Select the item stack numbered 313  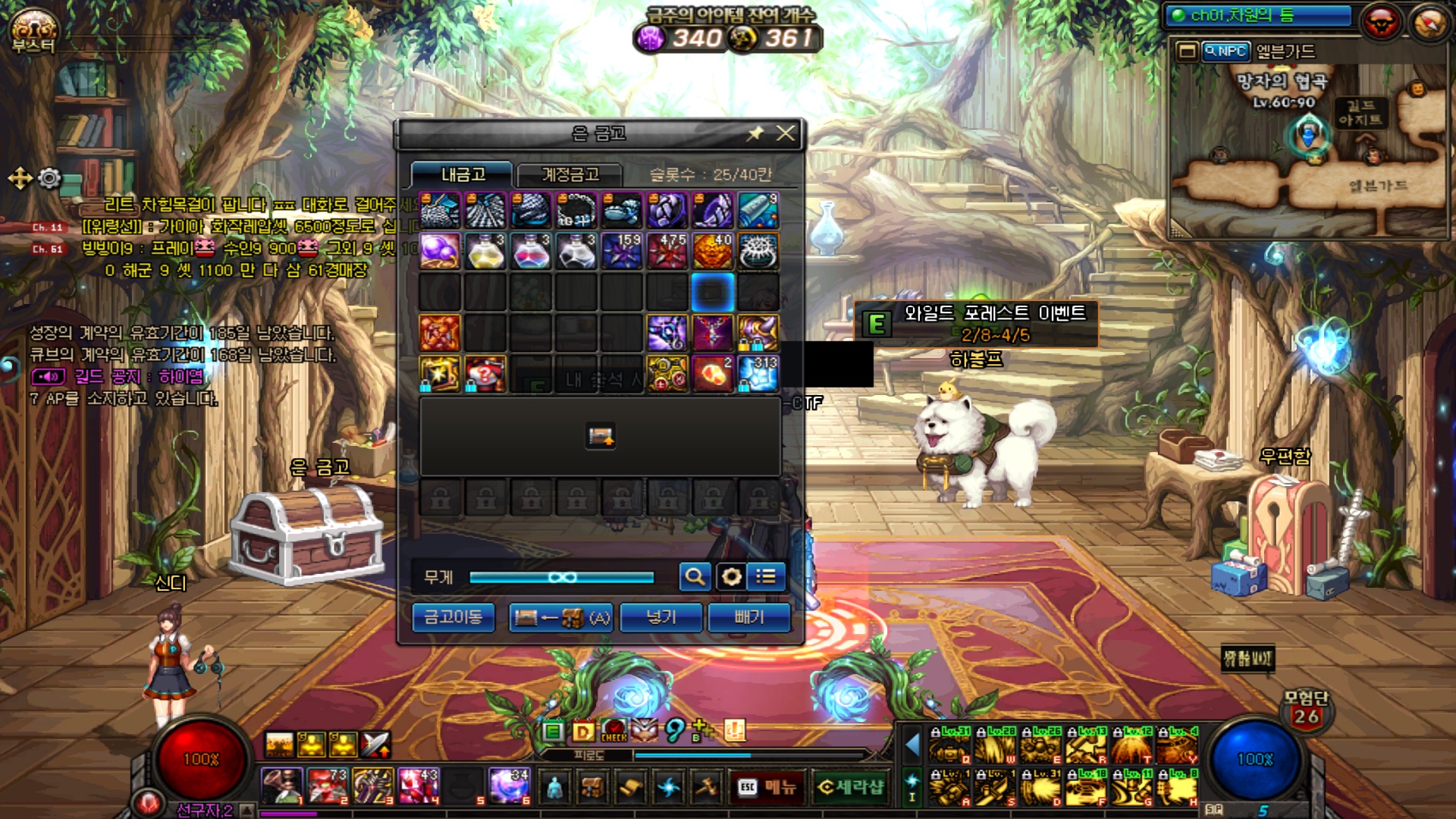(758, 375)
